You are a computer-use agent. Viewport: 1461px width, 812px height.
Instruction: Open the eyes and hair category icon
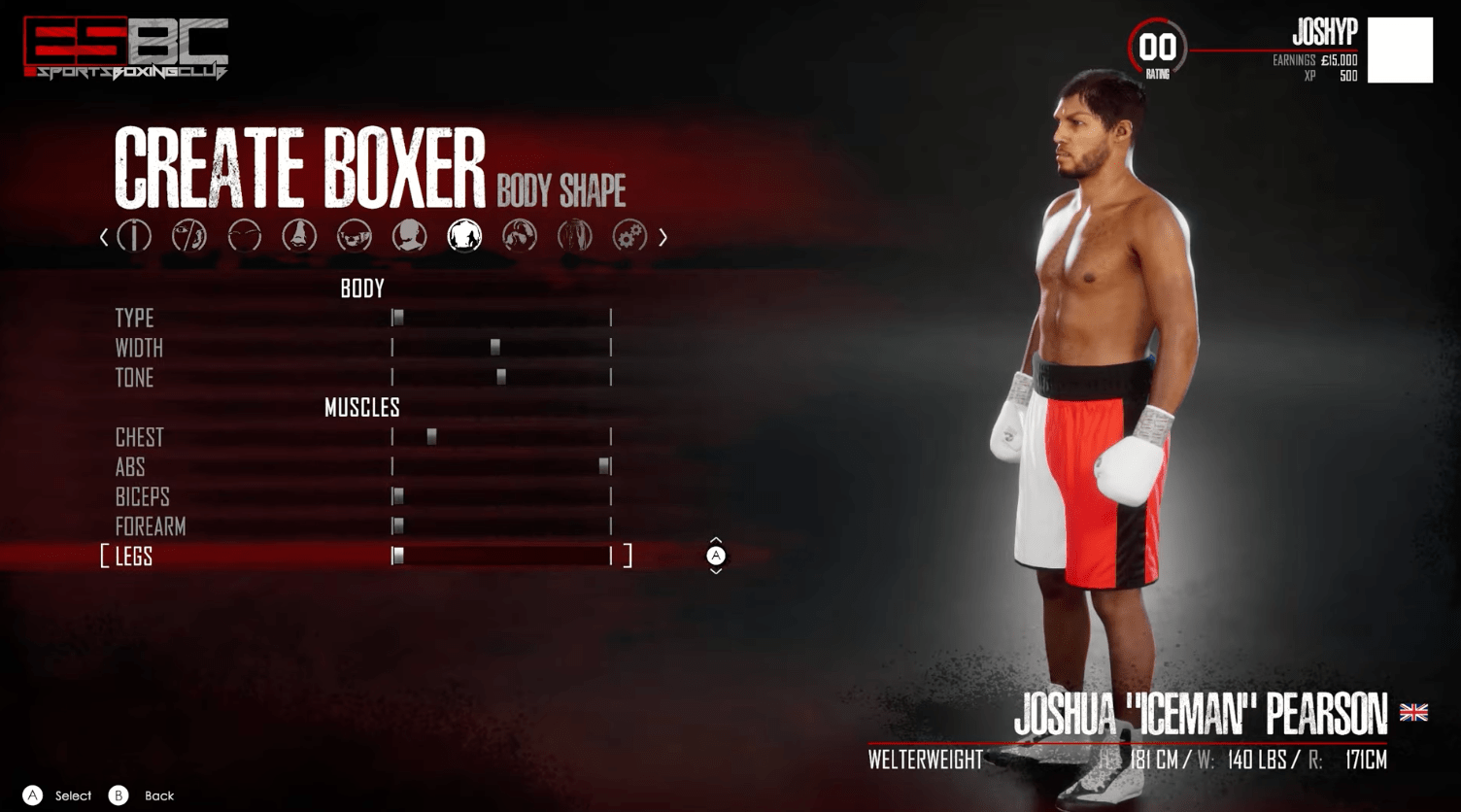click(190, 236)
